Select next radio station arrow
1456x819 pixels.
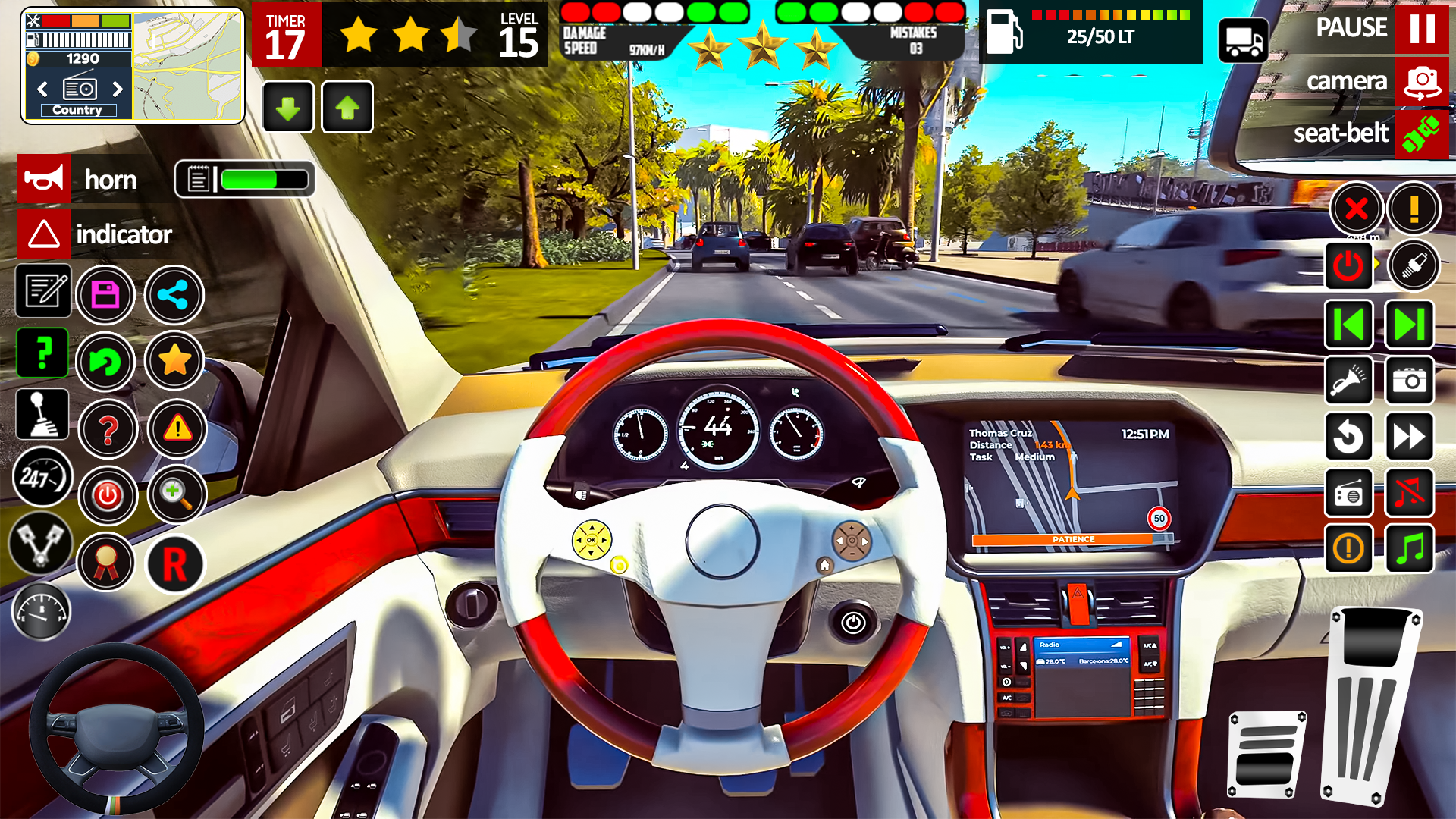[x=118, y=89]
